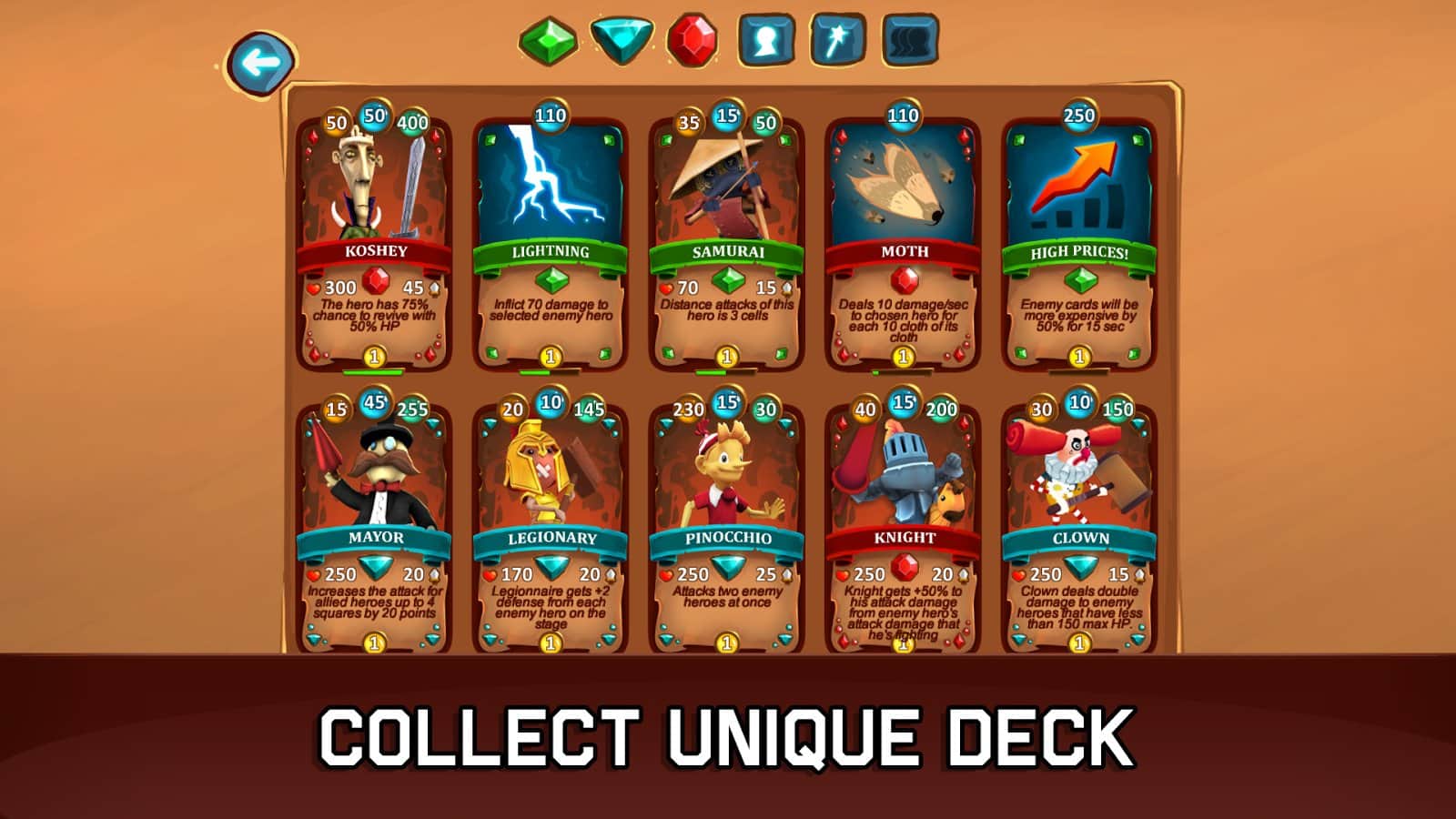Choose the Lightning spell card
This screenshot has height=819, width=1456.
click(550, 241)
